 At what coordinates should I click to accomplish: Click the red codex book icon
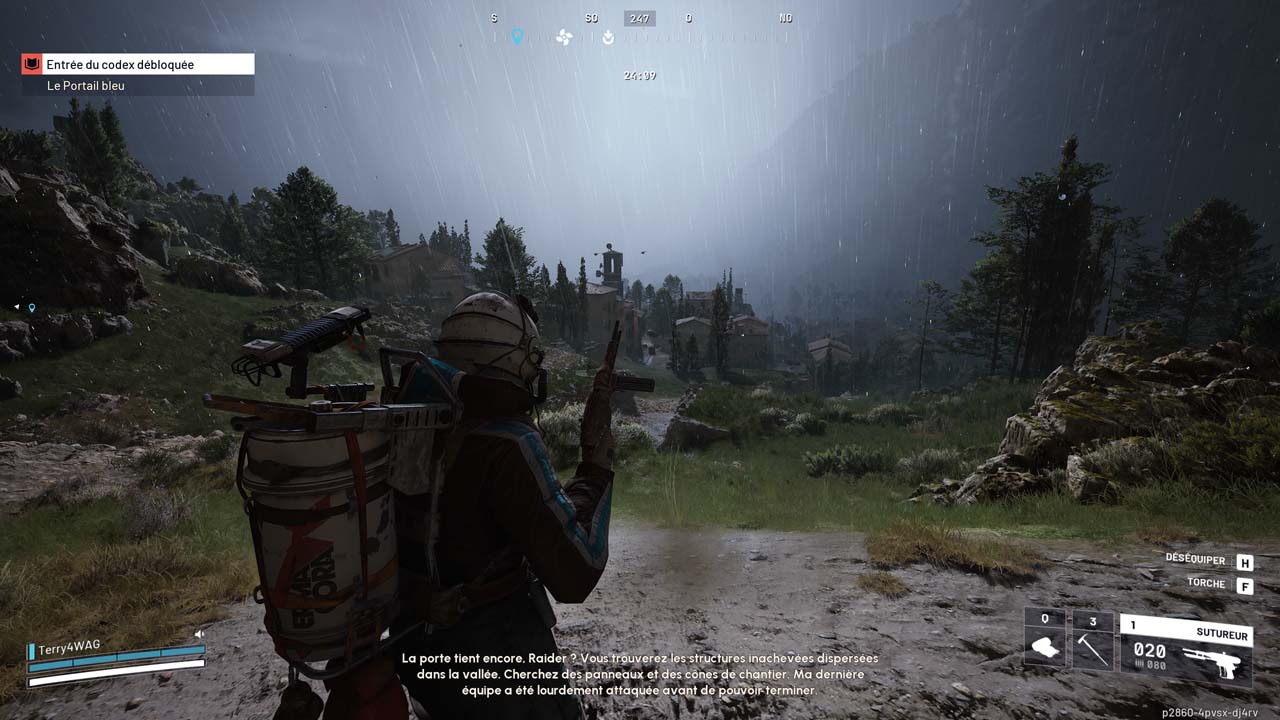pyautogui.click(x=32, y=65)
